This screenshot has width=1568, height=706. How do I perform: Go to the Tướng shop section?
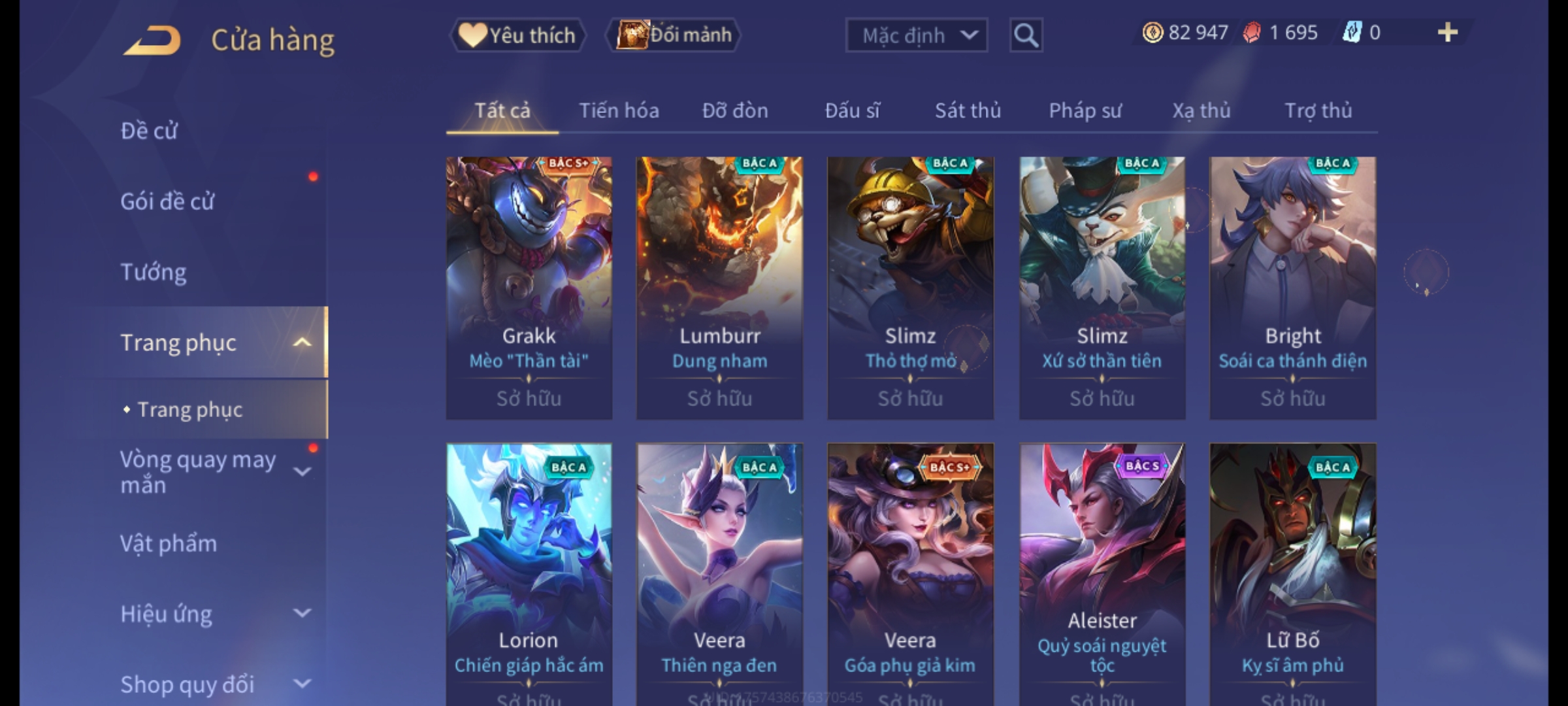(x=154, y=272)
